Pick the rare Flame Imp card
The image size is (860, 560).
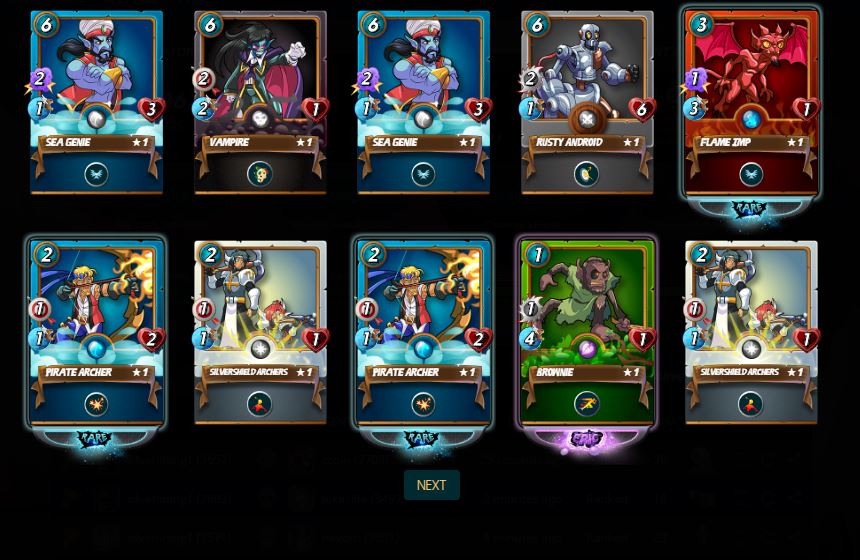(751, 102)
